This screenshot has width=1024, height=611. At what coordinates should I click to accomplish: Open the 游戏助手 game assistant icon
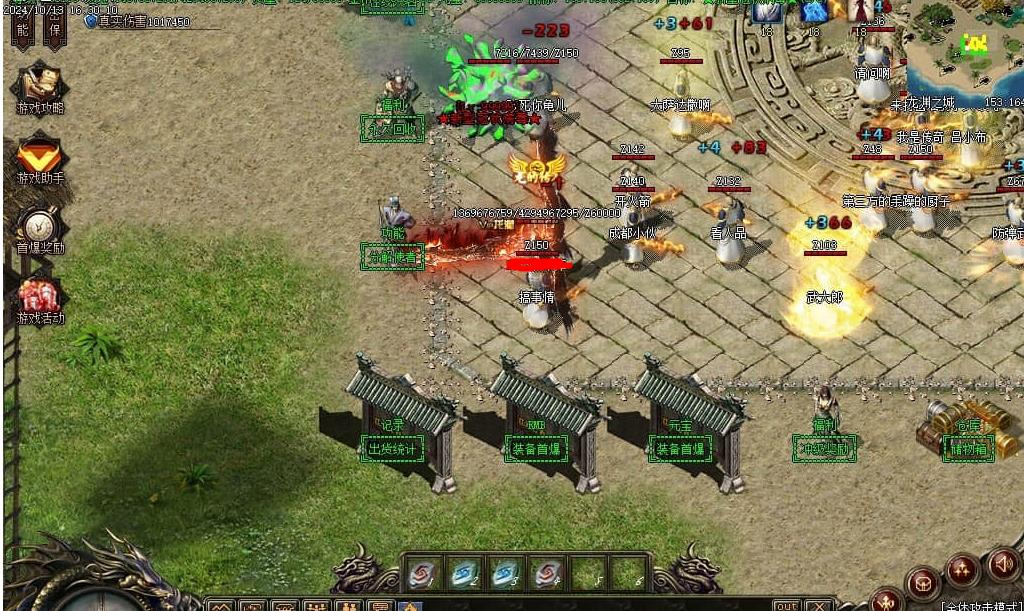point(39,155)
